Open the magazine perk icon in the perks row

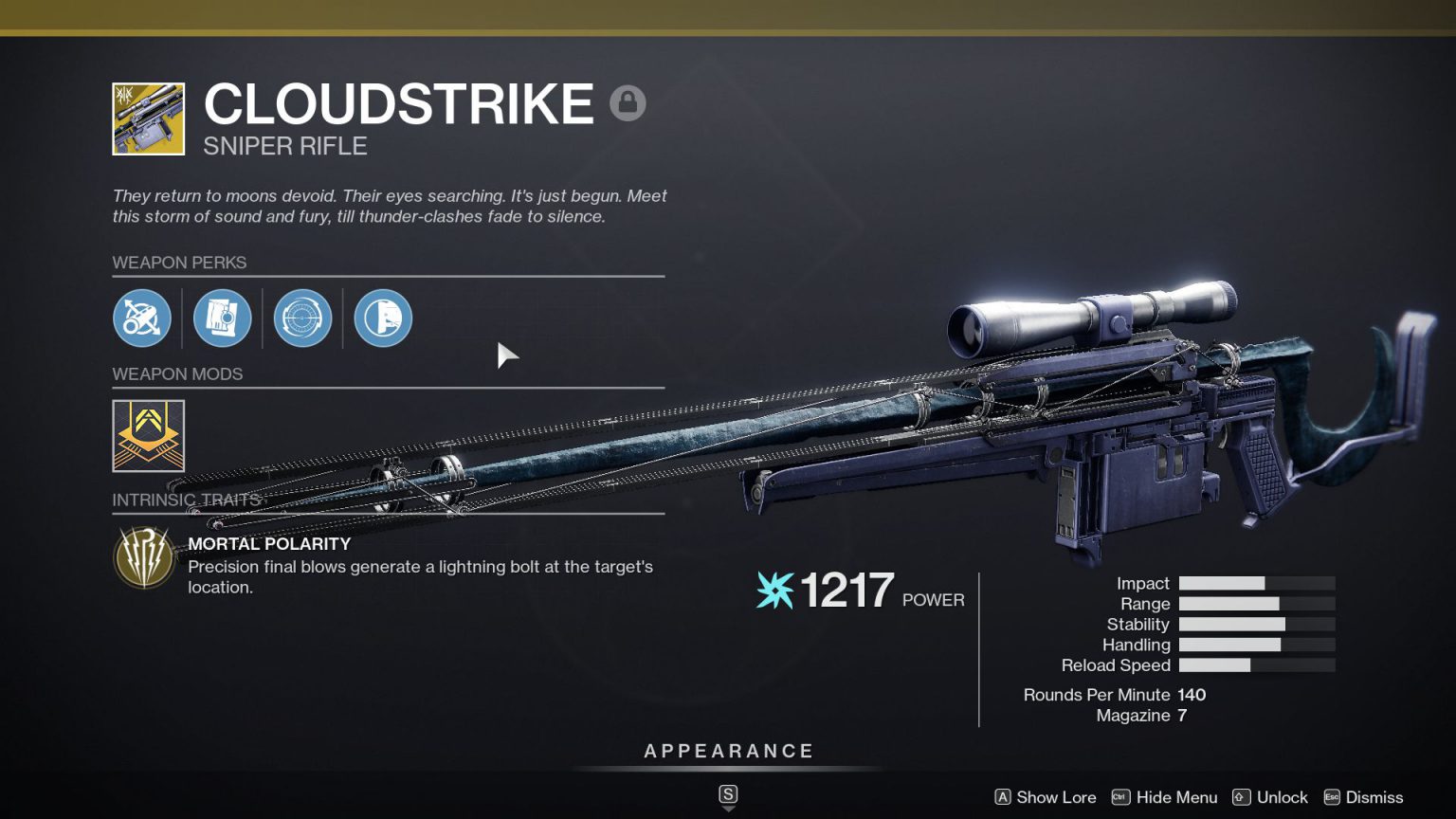[222, 318]
